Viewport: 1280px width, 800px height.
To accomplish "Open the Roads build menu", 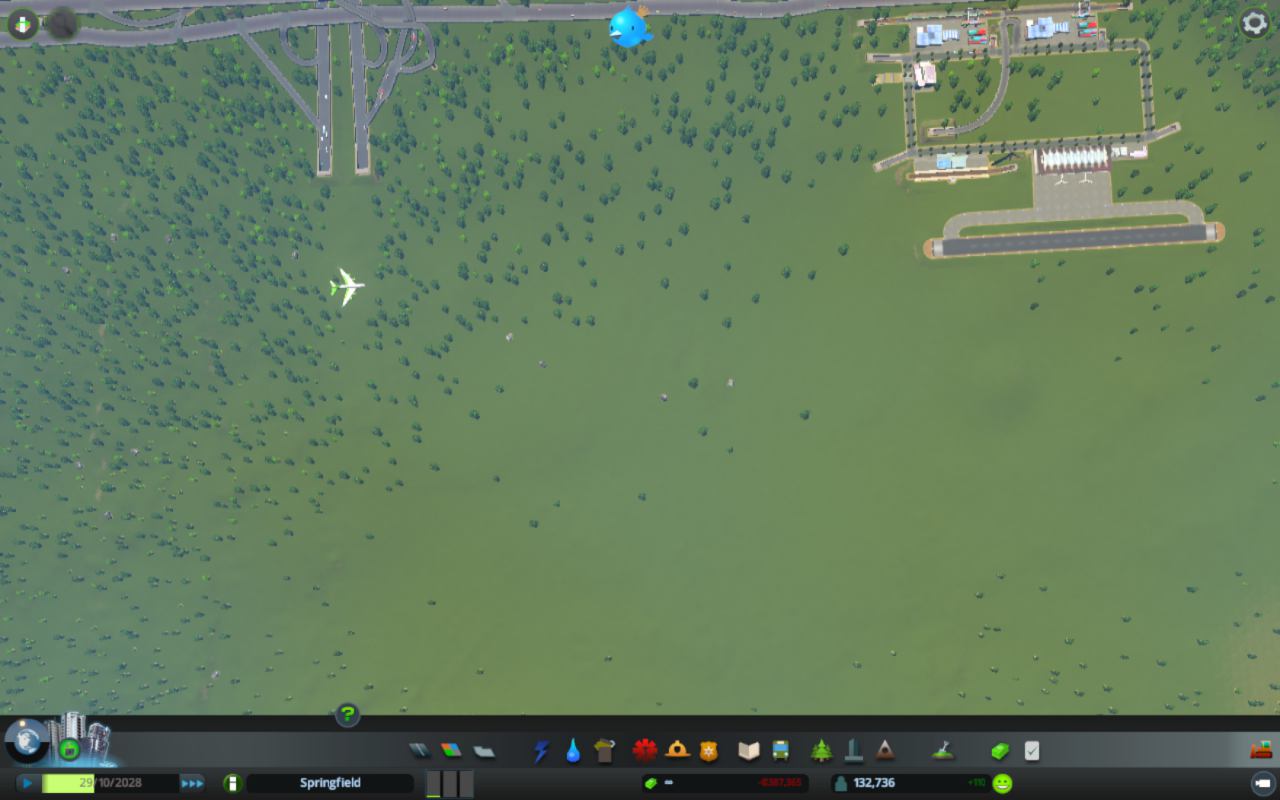I will pos(420,750).
